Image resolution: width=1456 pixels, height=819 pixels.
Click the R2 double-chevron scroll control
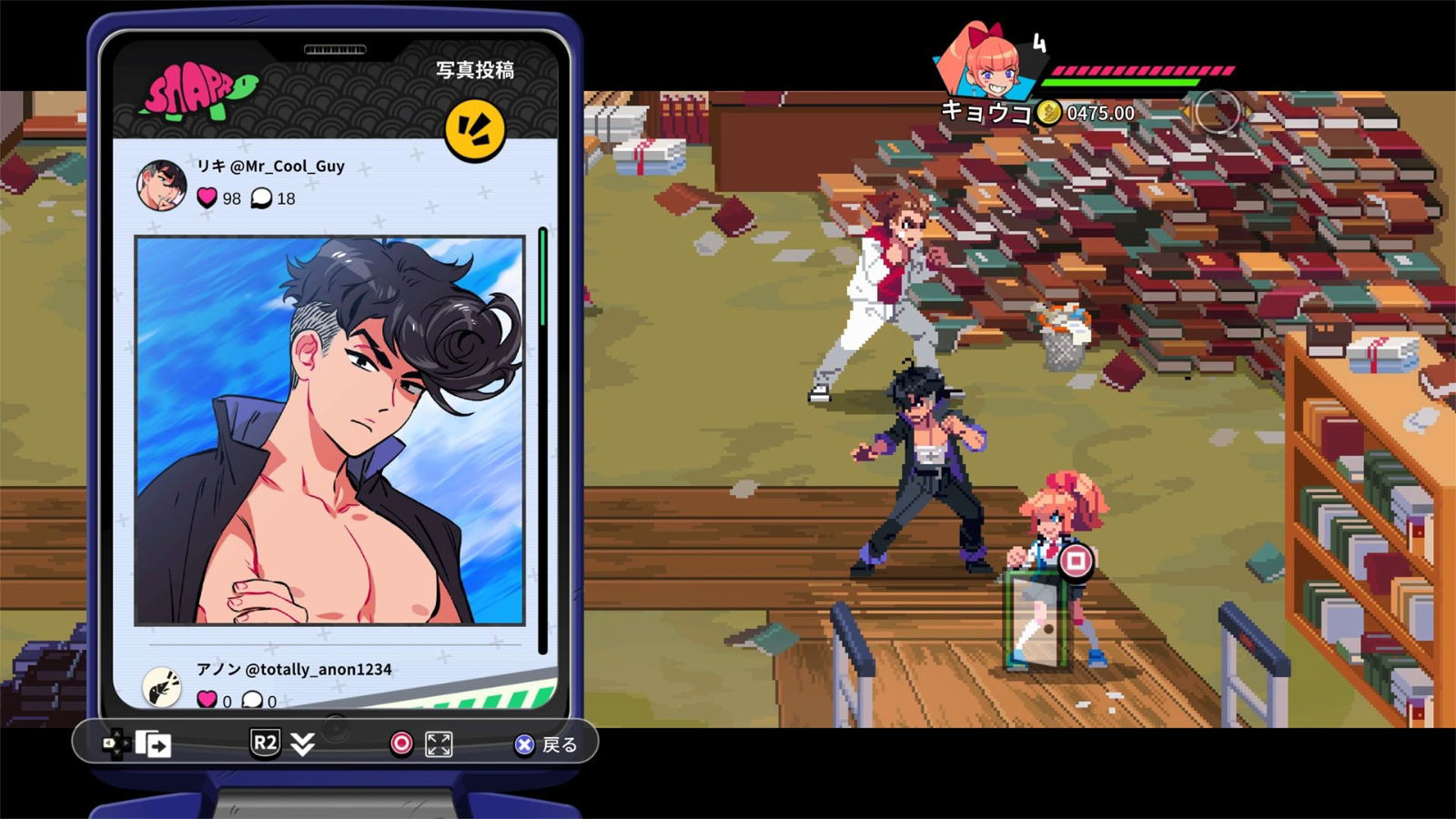tap(301, 744)
